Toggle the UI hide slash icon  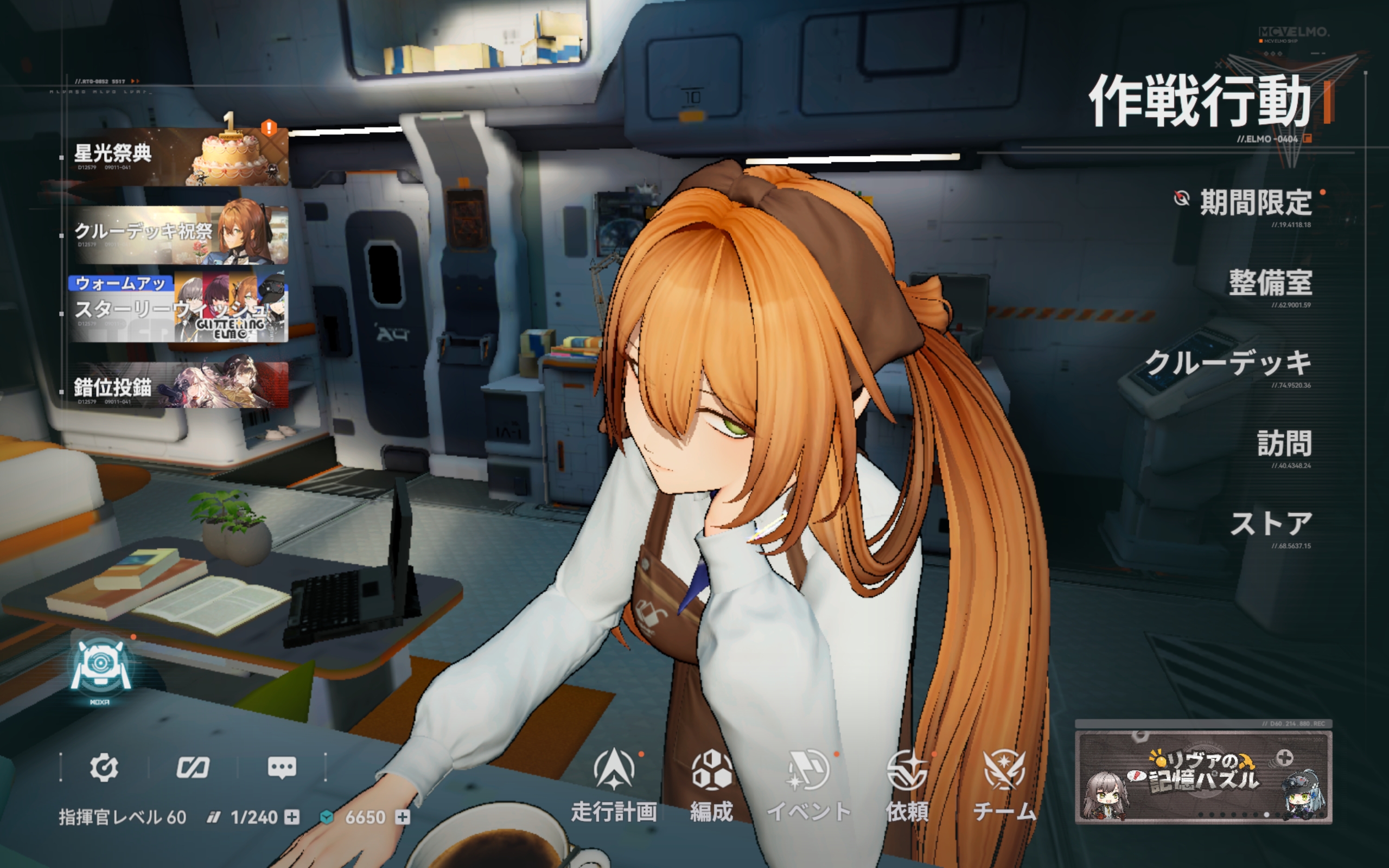[x=193, y=768]
